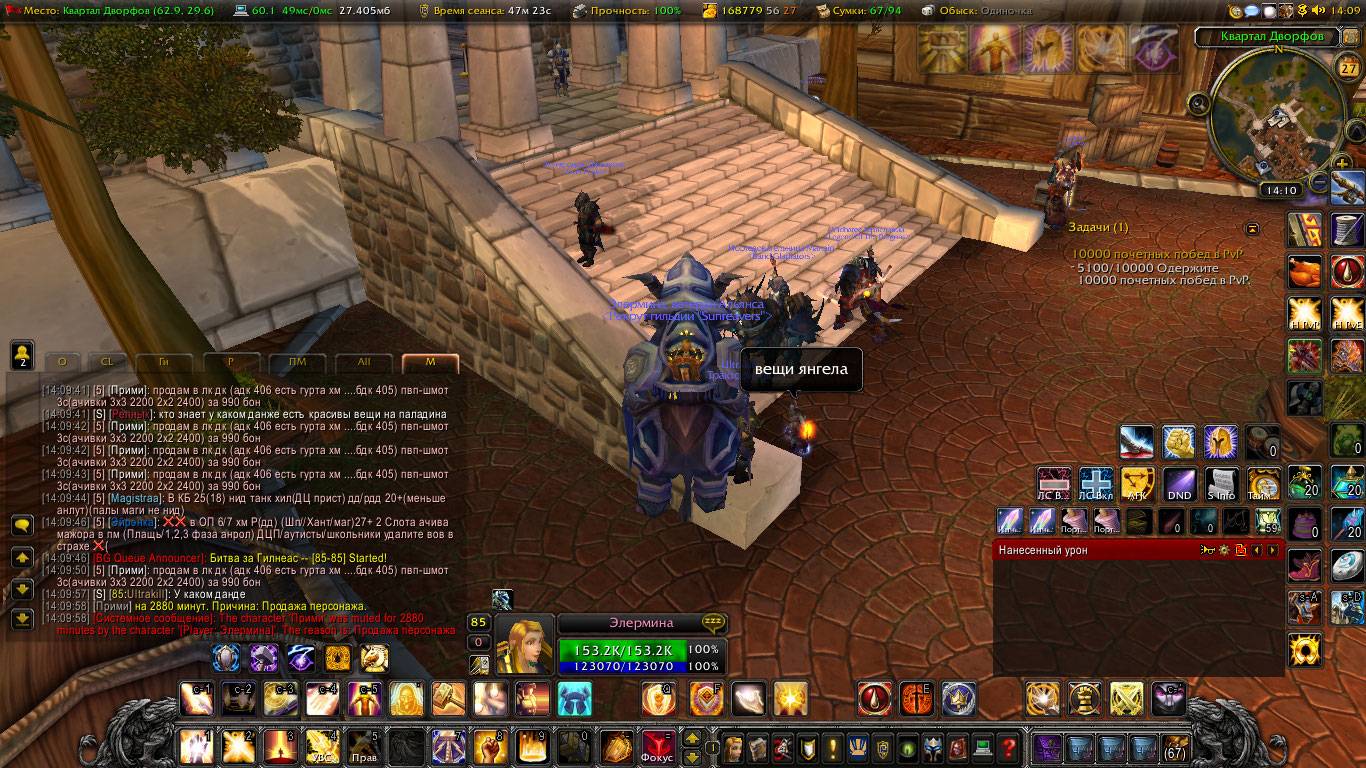Image resolution: width=1366 pixels, height=768 pixels.
Task: Toggle the DND macro button
Action: 1179,484
